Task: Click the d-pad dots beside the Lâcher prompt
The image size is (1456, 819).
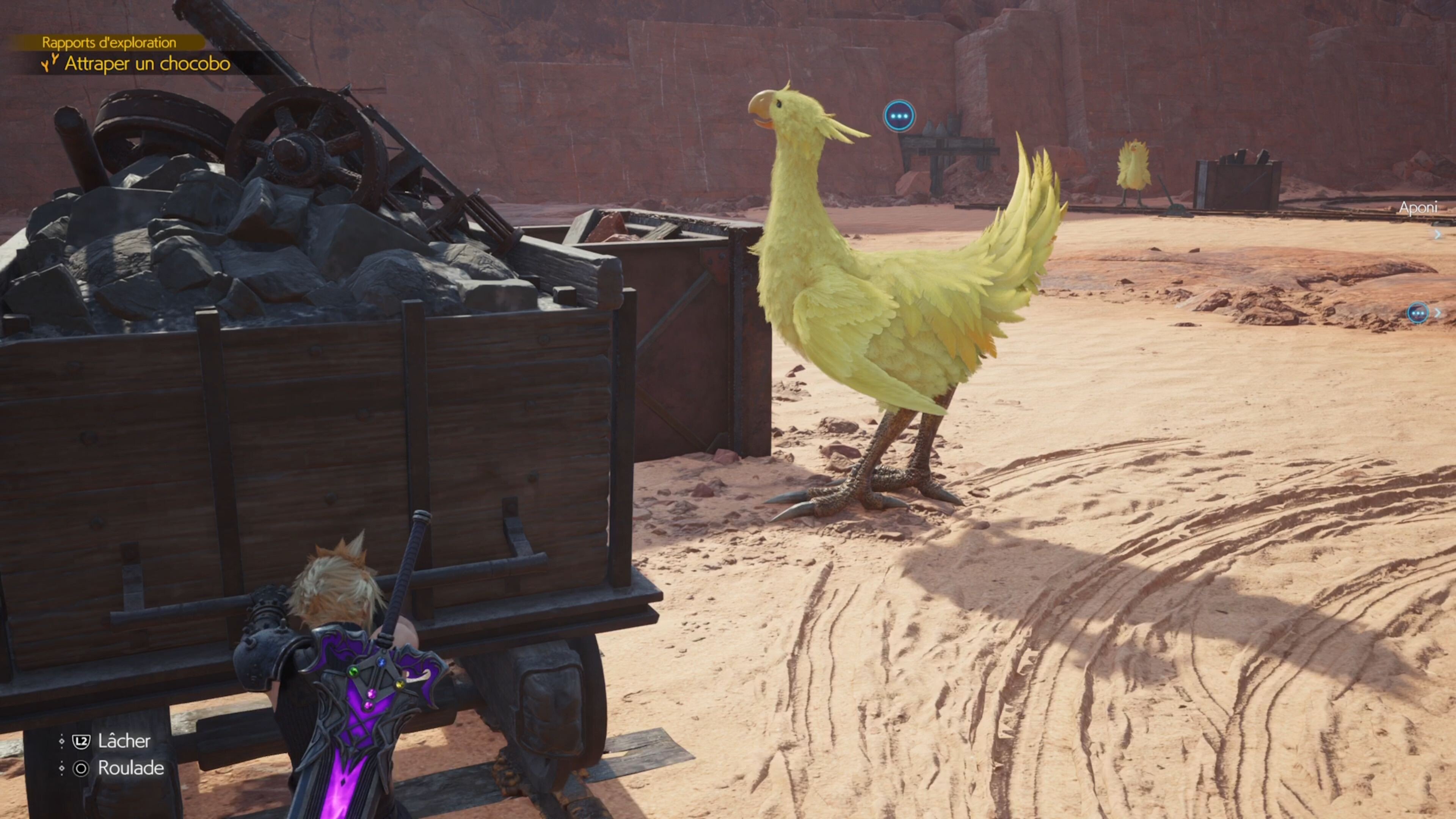Action: 62,742
